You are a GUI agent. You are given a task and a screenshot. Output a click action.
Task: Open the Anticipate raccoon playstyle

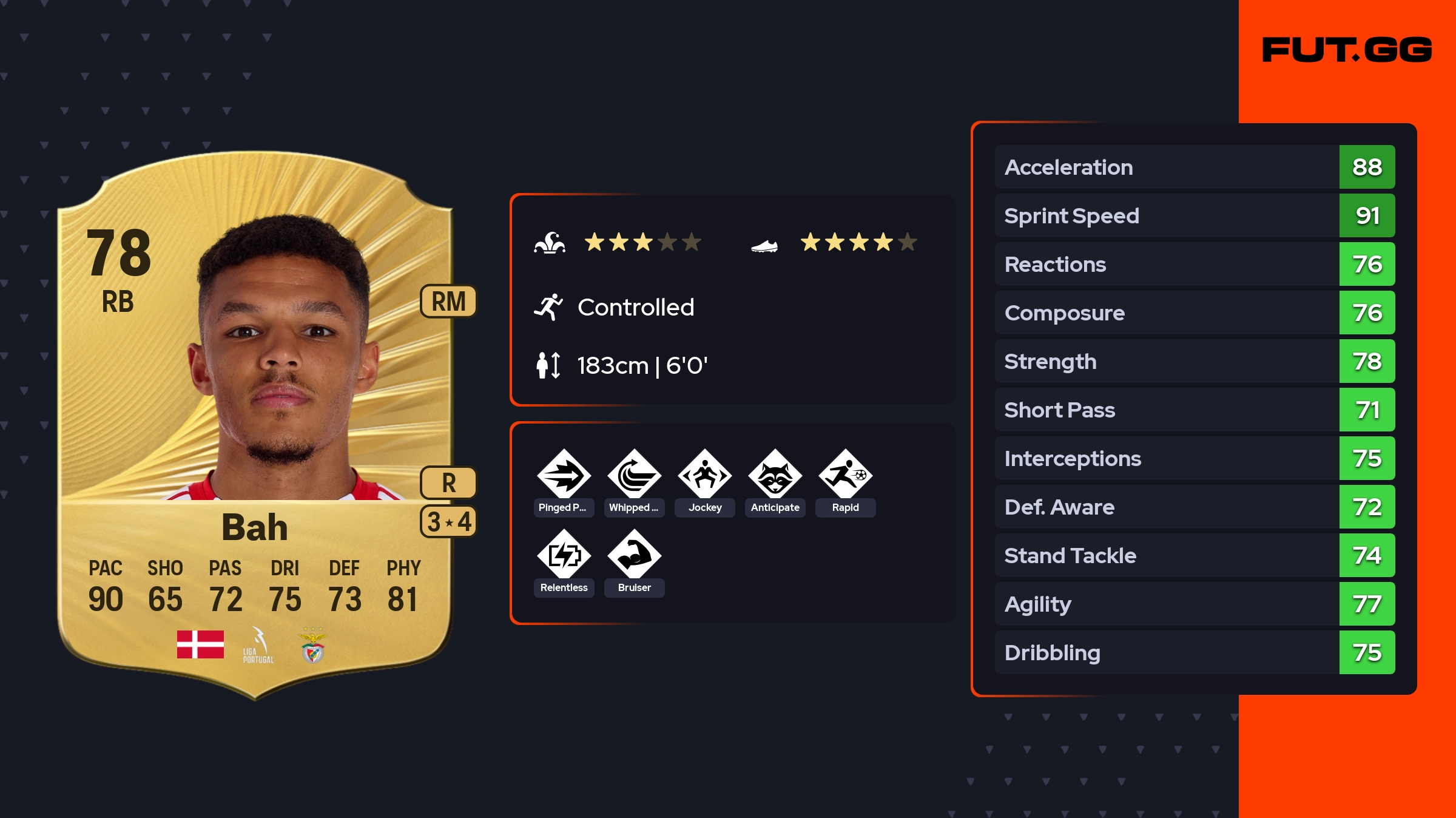pos(775,475)
